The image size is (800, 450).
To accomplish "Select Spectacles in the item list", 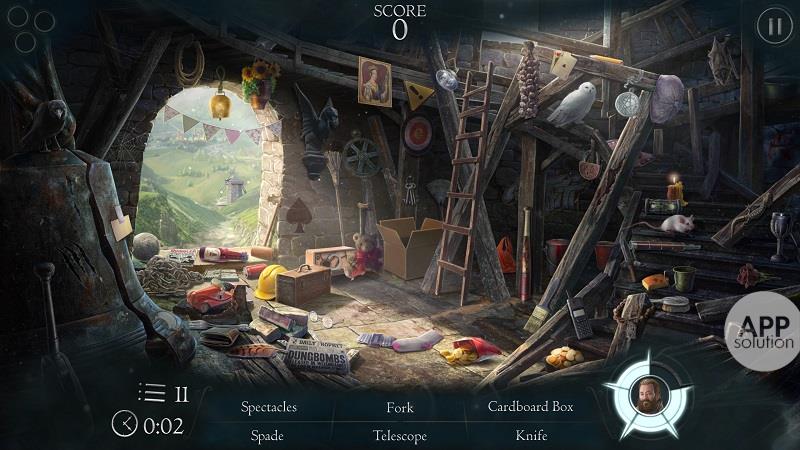I will 268,407.
